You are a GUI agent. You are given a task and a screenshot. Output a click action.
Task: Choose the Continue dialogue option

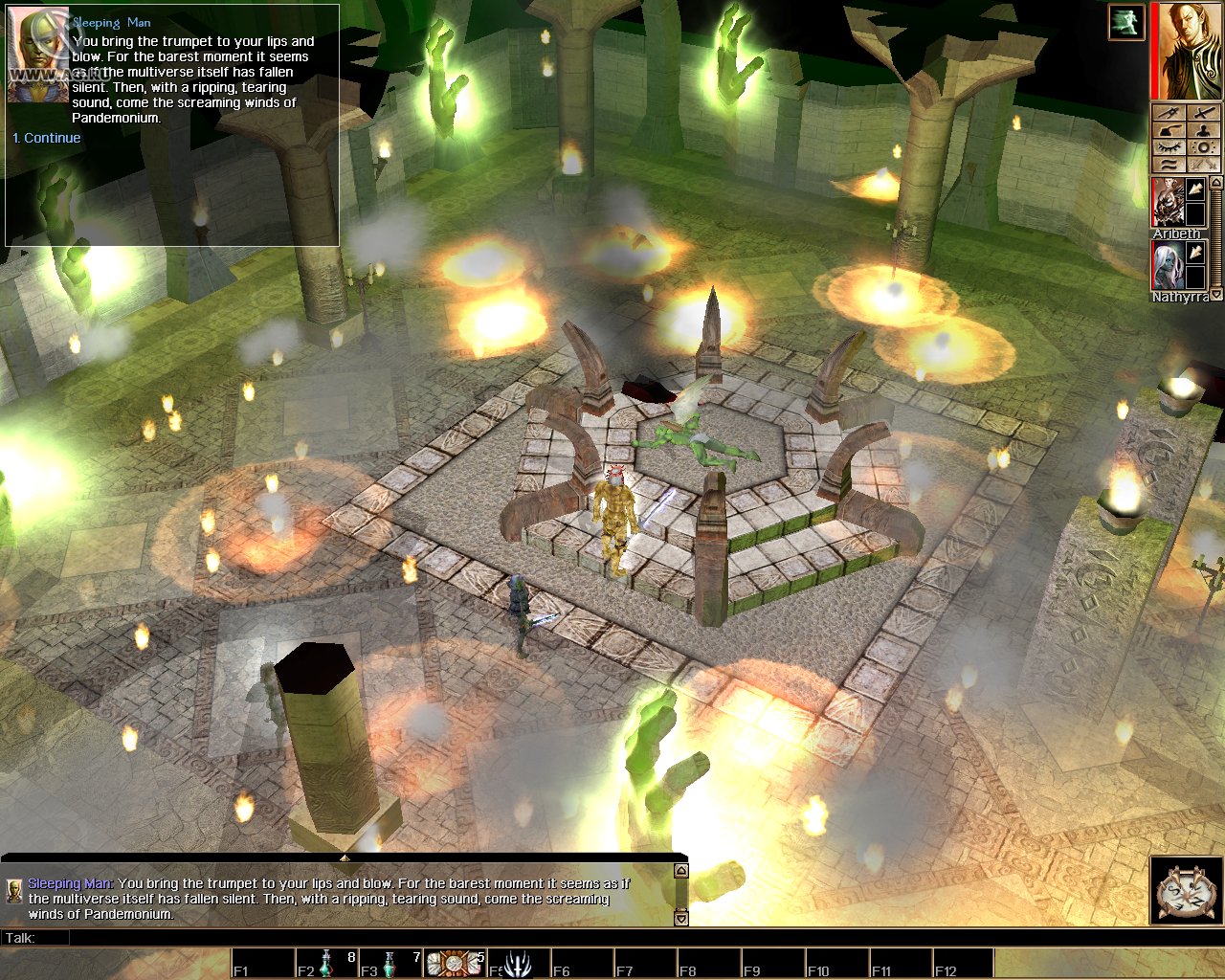[46, 137]
